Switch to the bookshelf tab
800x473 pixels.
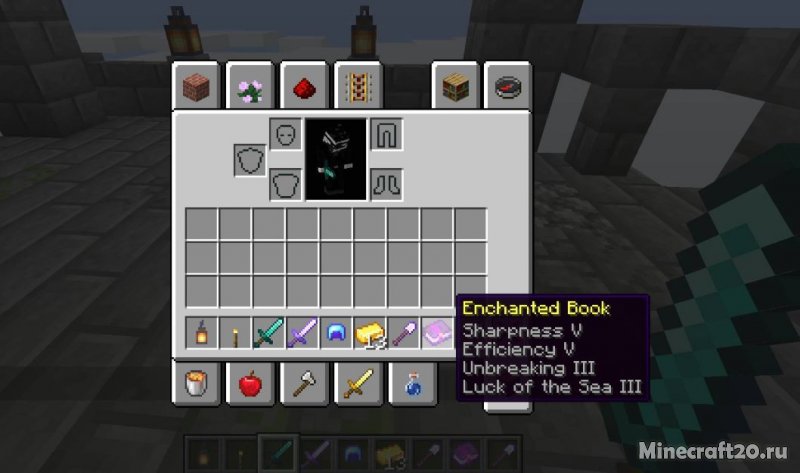(454, 87)
